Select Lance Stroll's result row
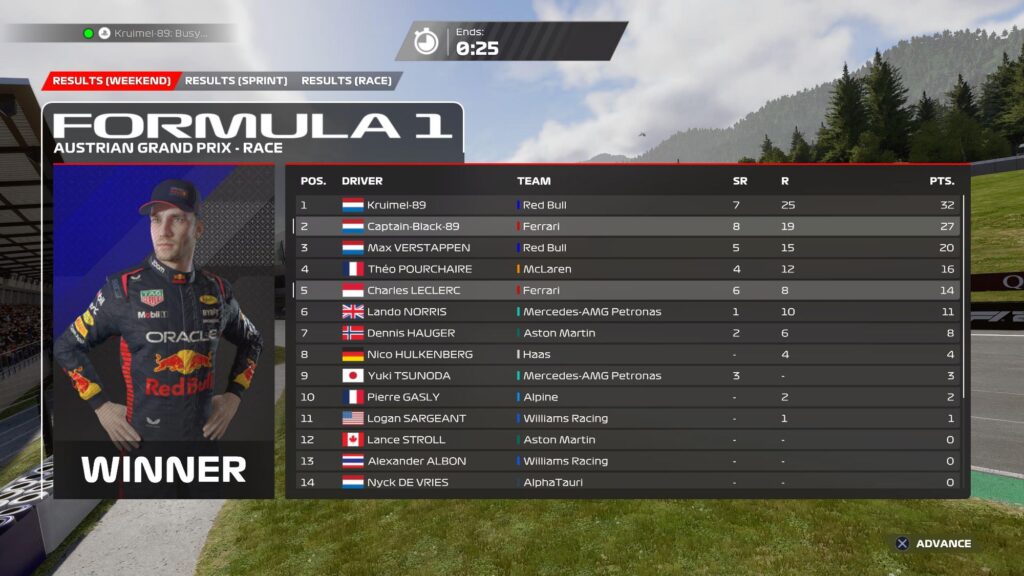The height and width of the screenshot is (576, 1024). coord(627,439)
